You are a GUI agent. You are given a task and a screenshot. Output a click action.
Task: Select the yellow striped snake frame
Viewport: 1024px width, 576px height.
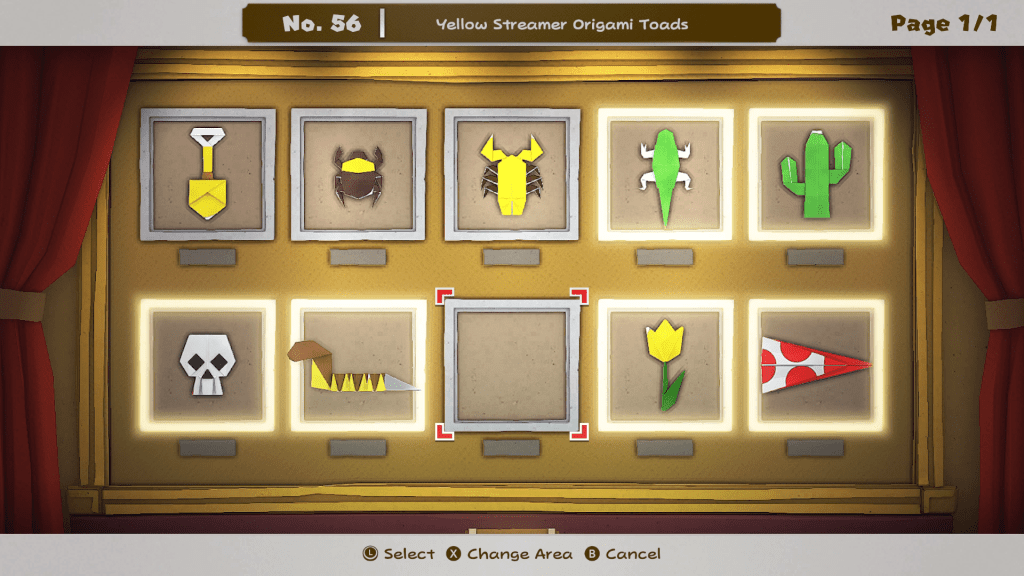coord(359,365)
